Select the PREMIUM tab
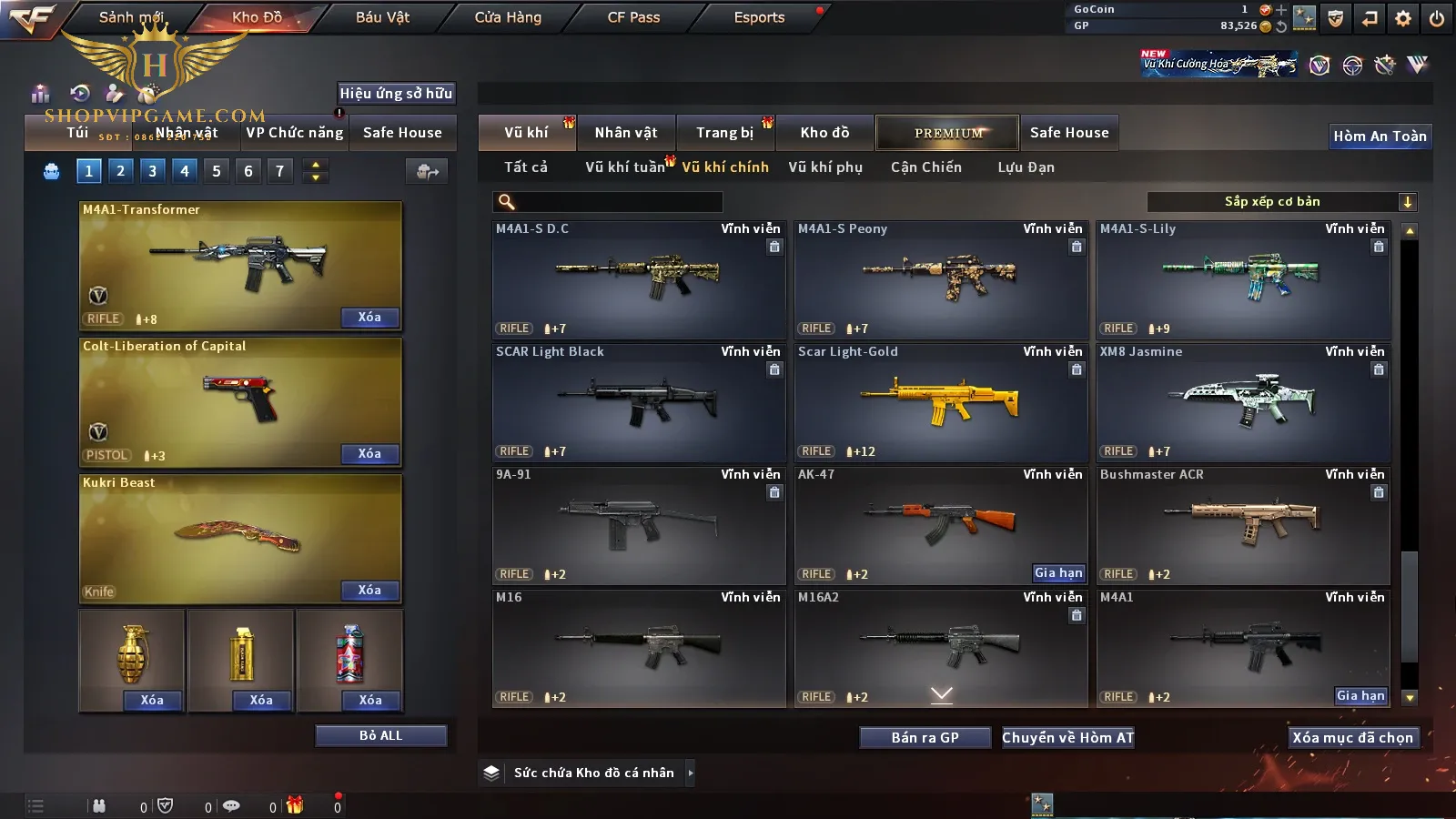This screenshot has height=819, width=1456. point(947,133)
